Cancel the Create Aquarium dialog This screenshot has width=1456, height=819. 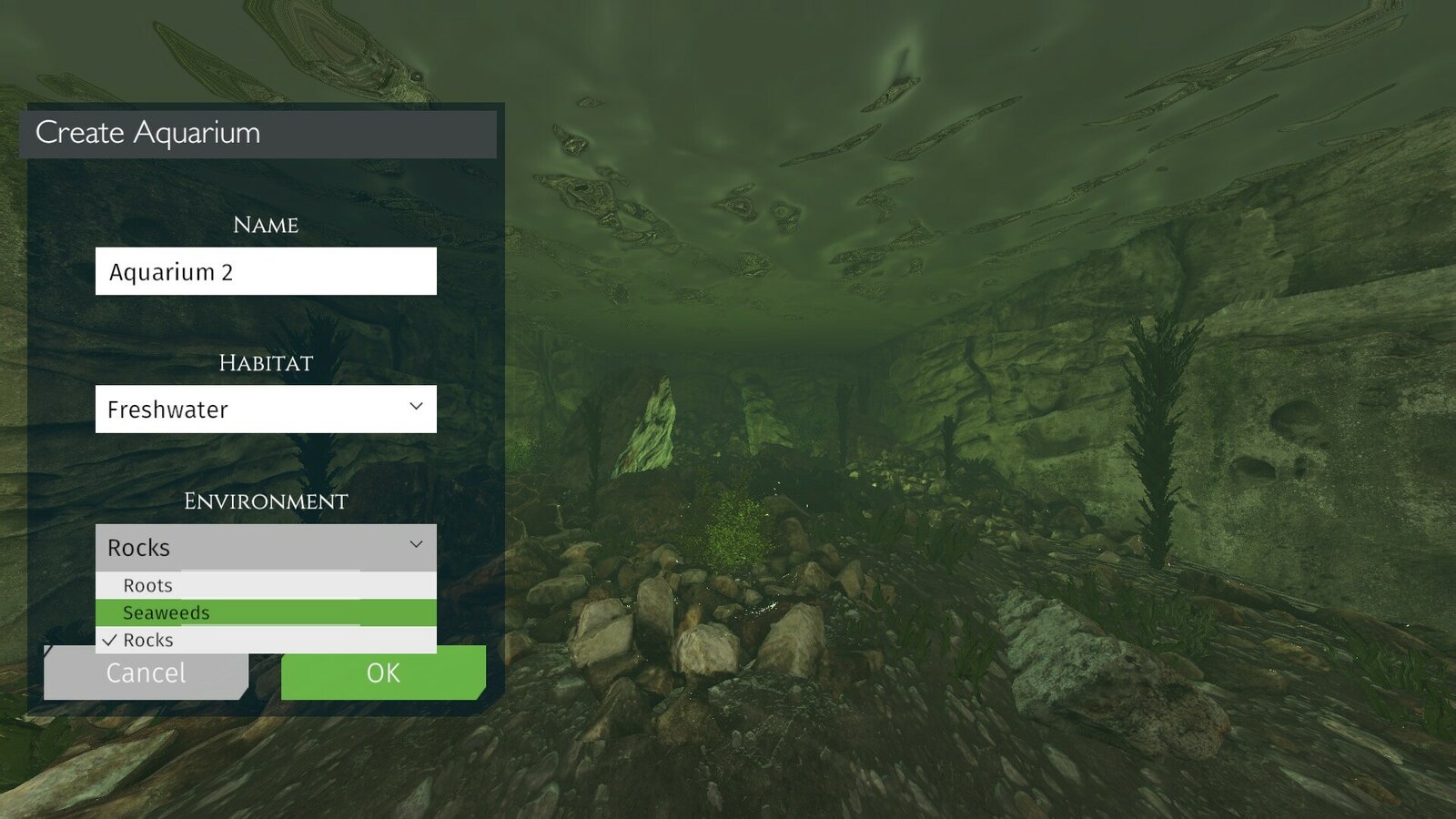coord(147,673)
